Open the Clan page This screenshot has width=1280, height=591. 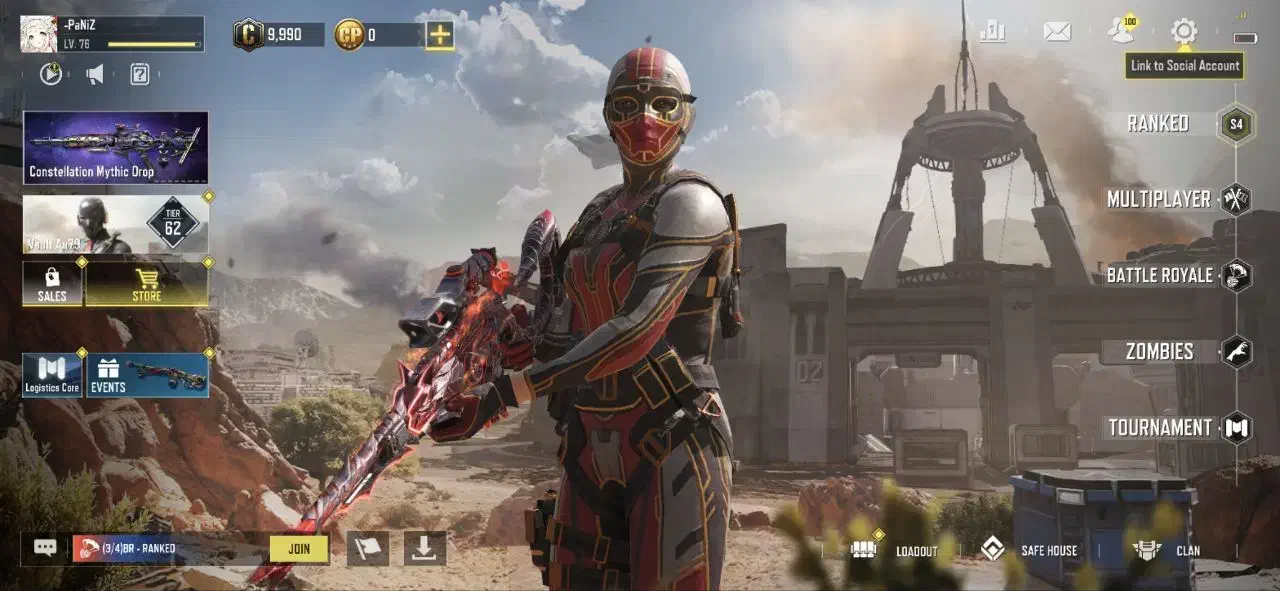(1168, 550)
